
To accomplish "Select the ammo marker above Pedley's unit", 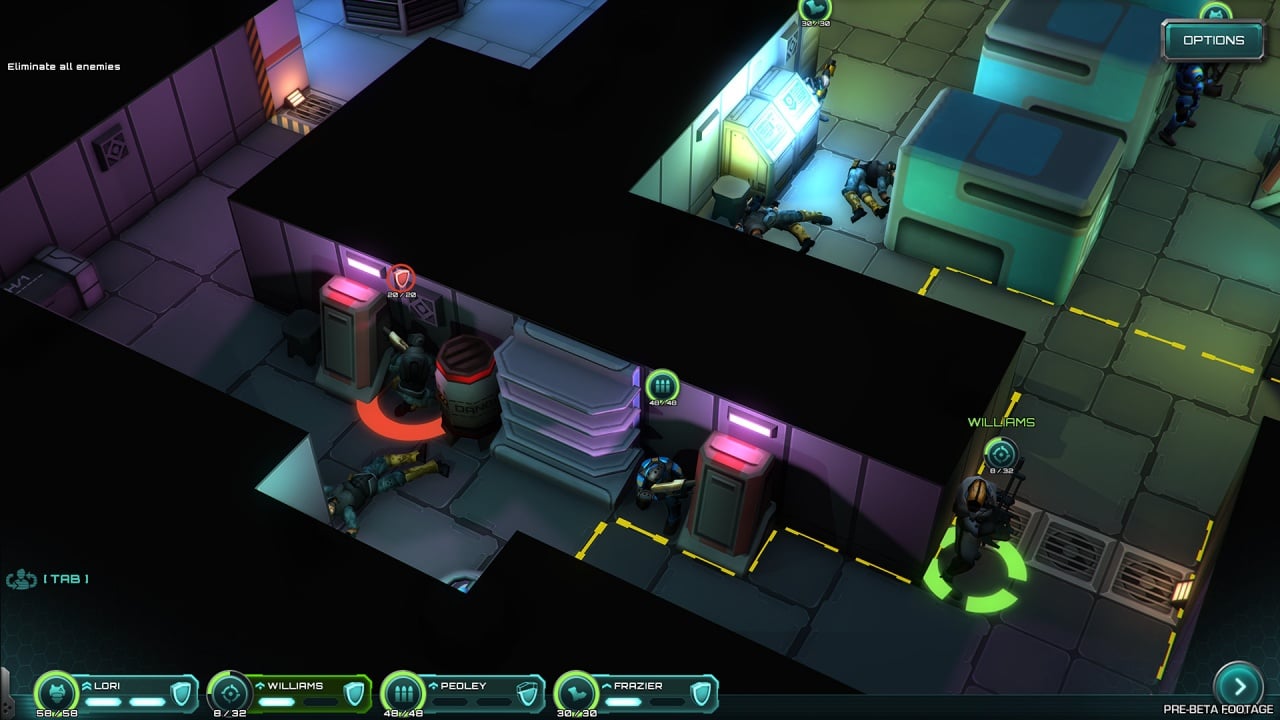I will point(661,386).
